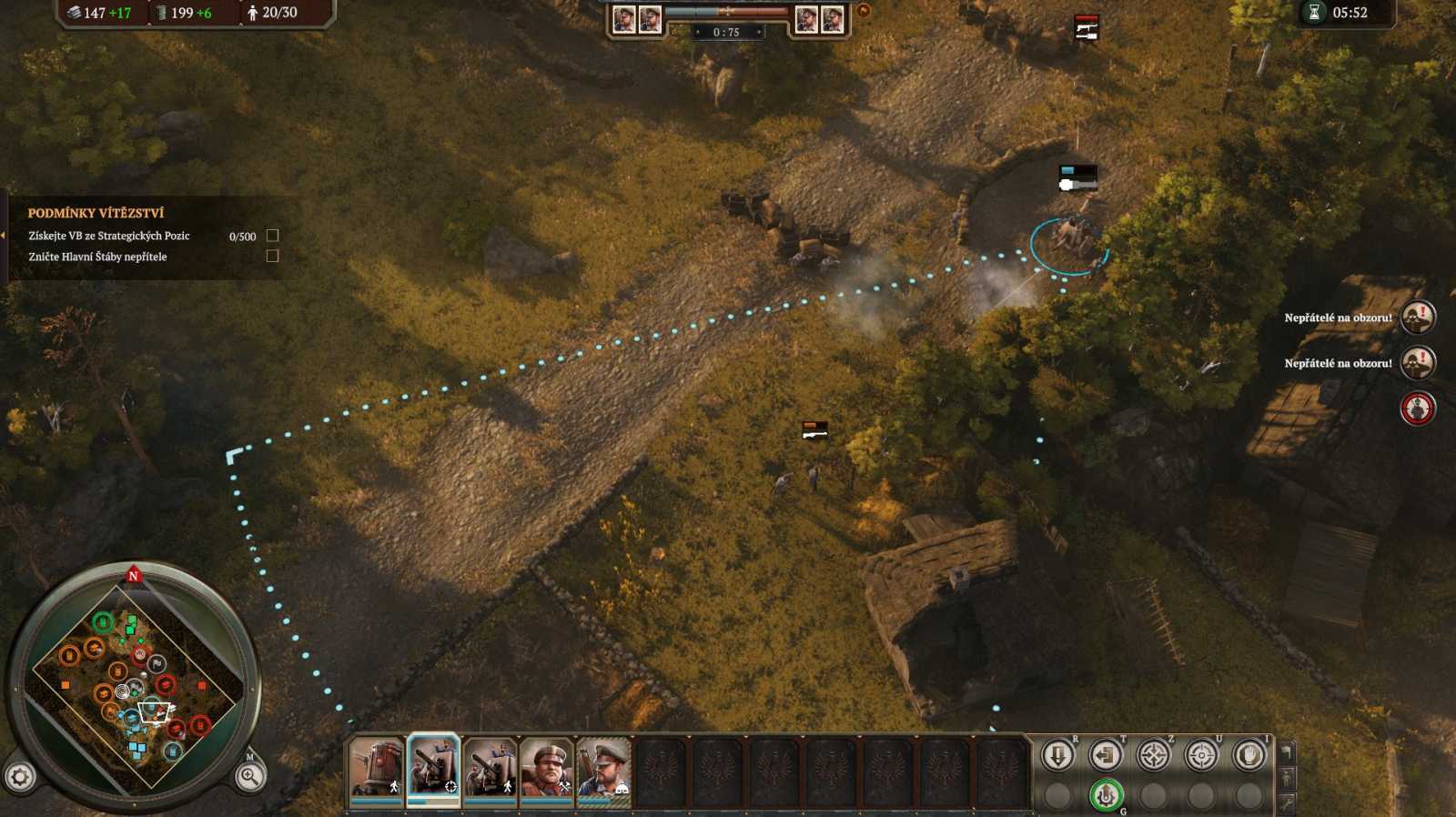This screenshot has height=817, width=1456.
Task: Click the hourglass icon beside the mission timer
Action: 1316,14
